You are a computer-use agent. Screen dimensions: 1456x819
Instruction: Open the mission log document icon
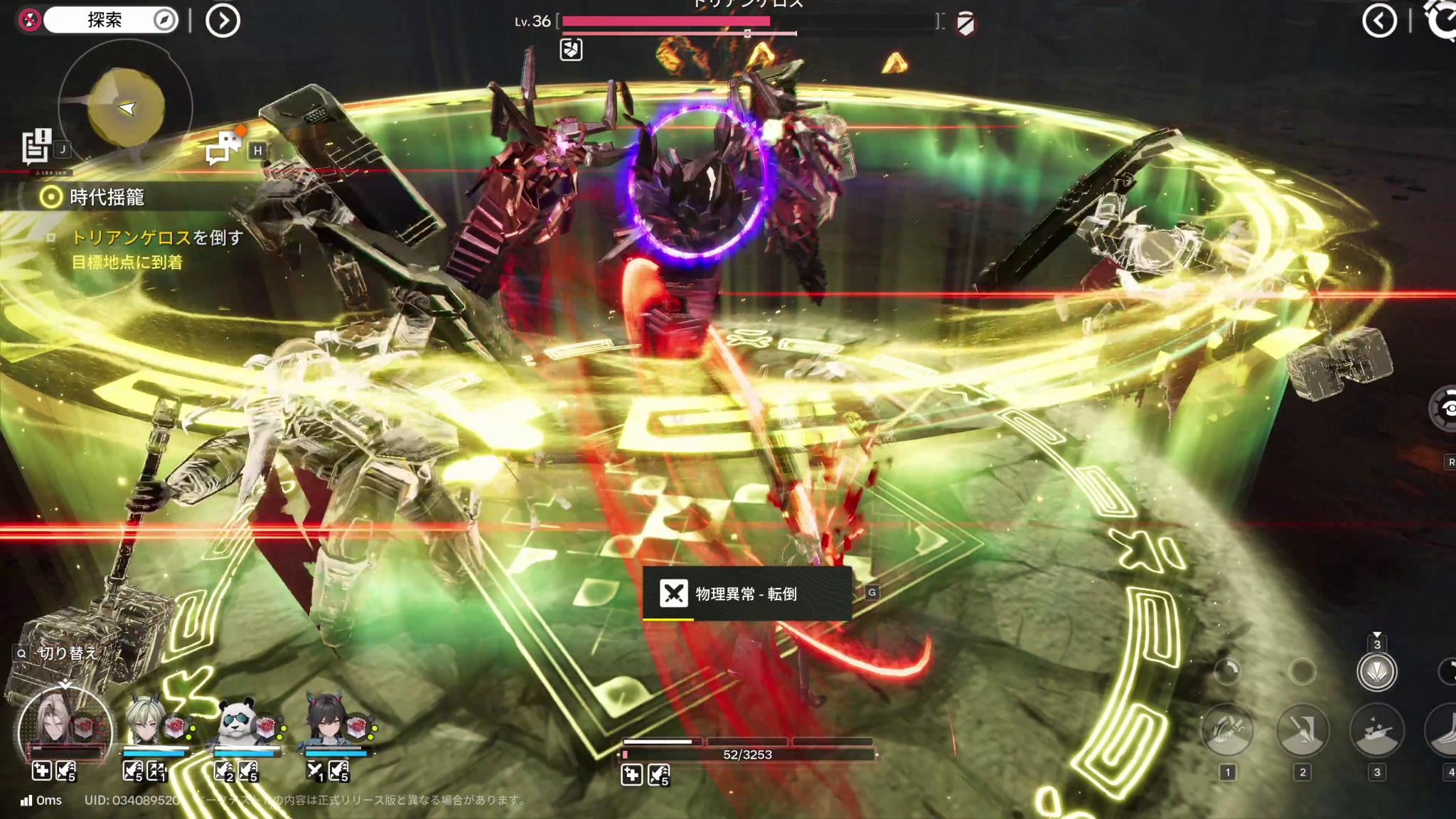[36, 146]
